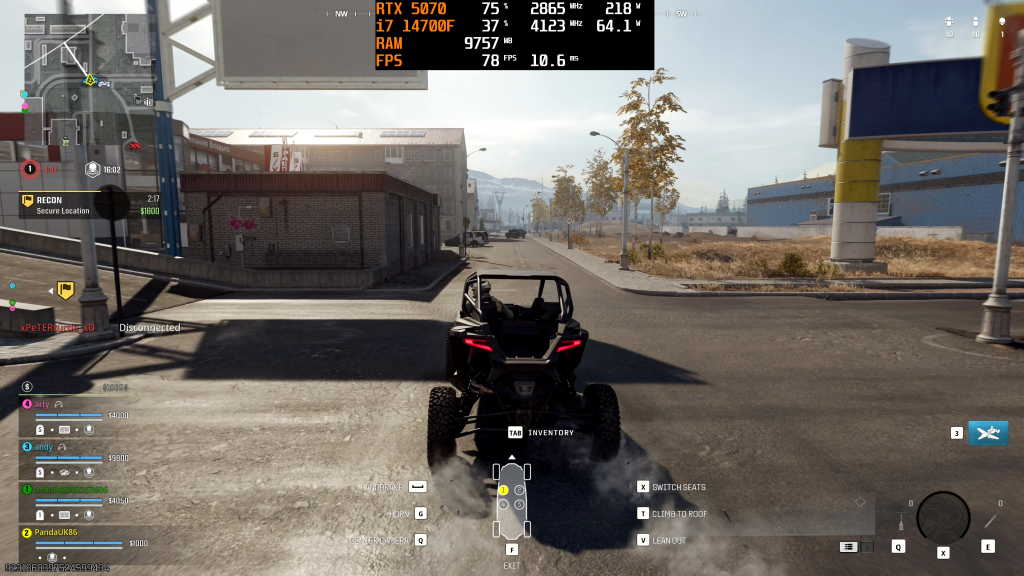The width and height of the screenshot is (1024, 576).
Task: Select the yellow driver seat indicator
Action: pos(504,490)
